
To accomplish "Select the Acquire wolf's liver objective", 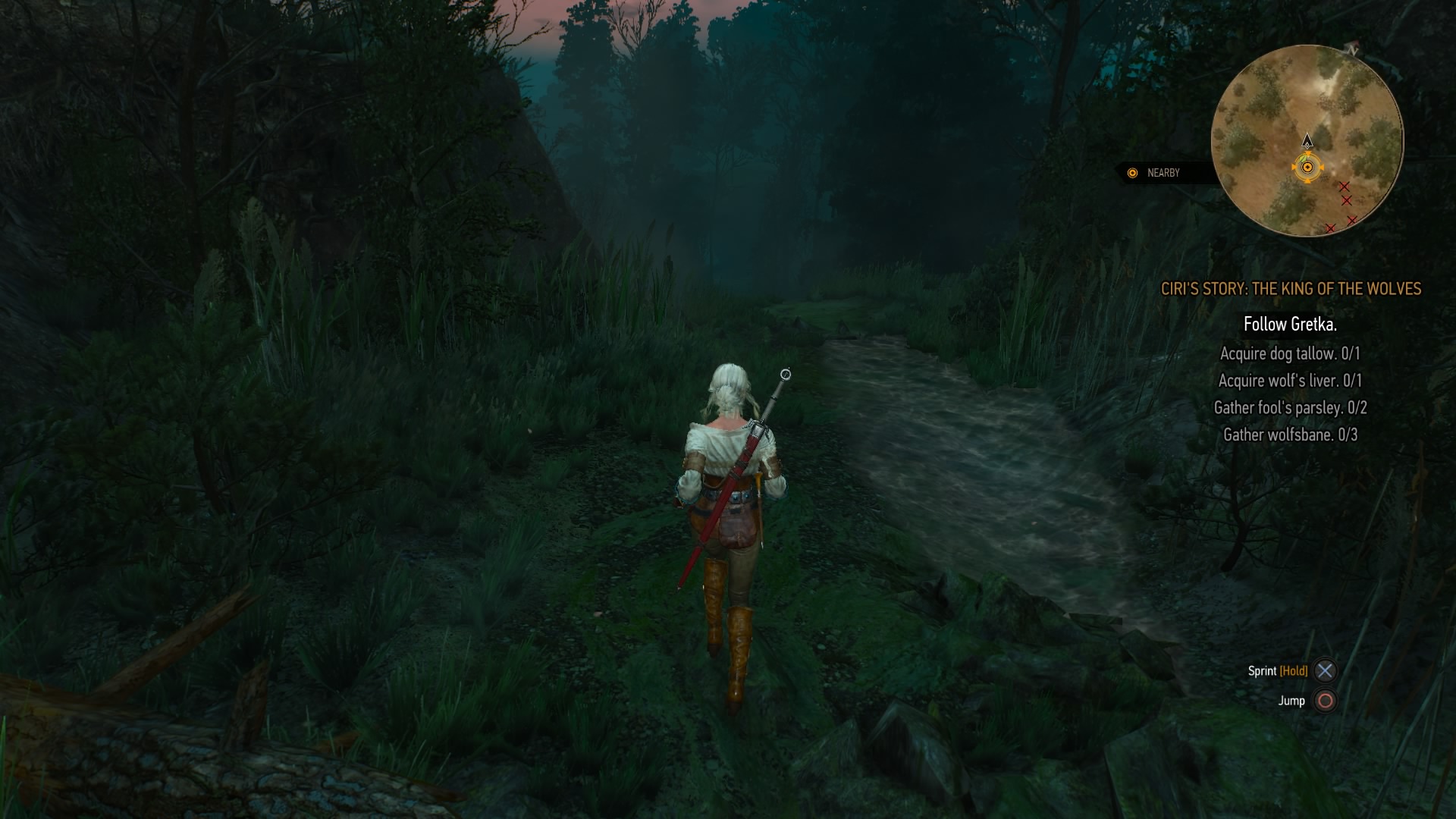I will click(1290, 381).
